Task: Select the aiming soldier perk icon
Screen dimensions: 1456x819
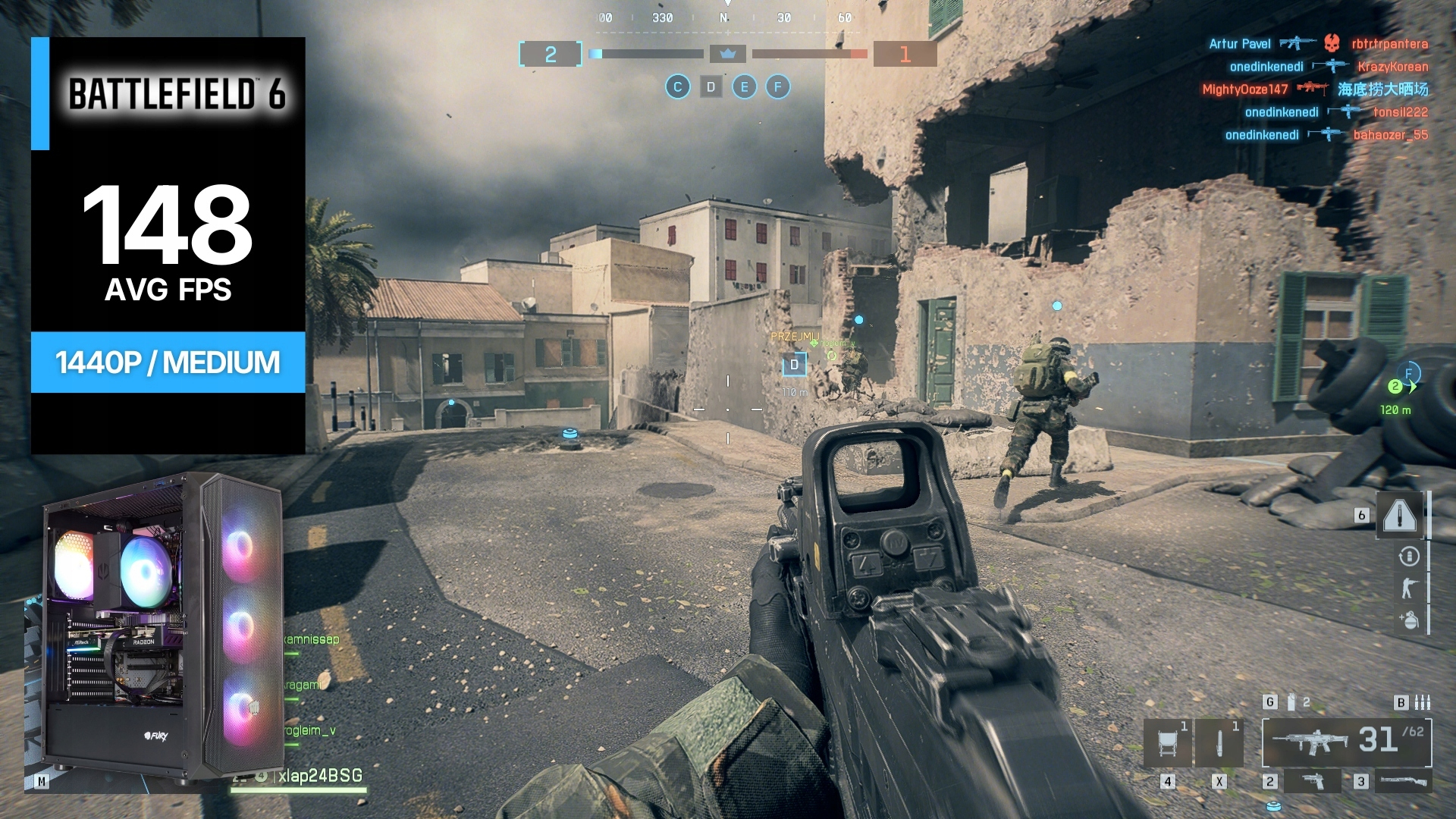Action: click(x=1409, y=588)
